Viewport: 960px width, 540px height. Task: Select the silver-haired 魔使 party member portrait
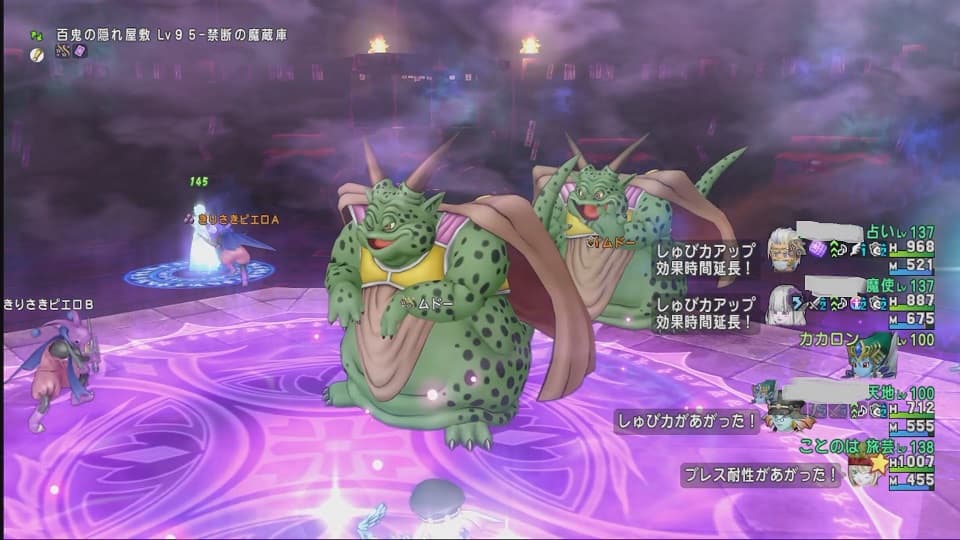click(784, 303)
